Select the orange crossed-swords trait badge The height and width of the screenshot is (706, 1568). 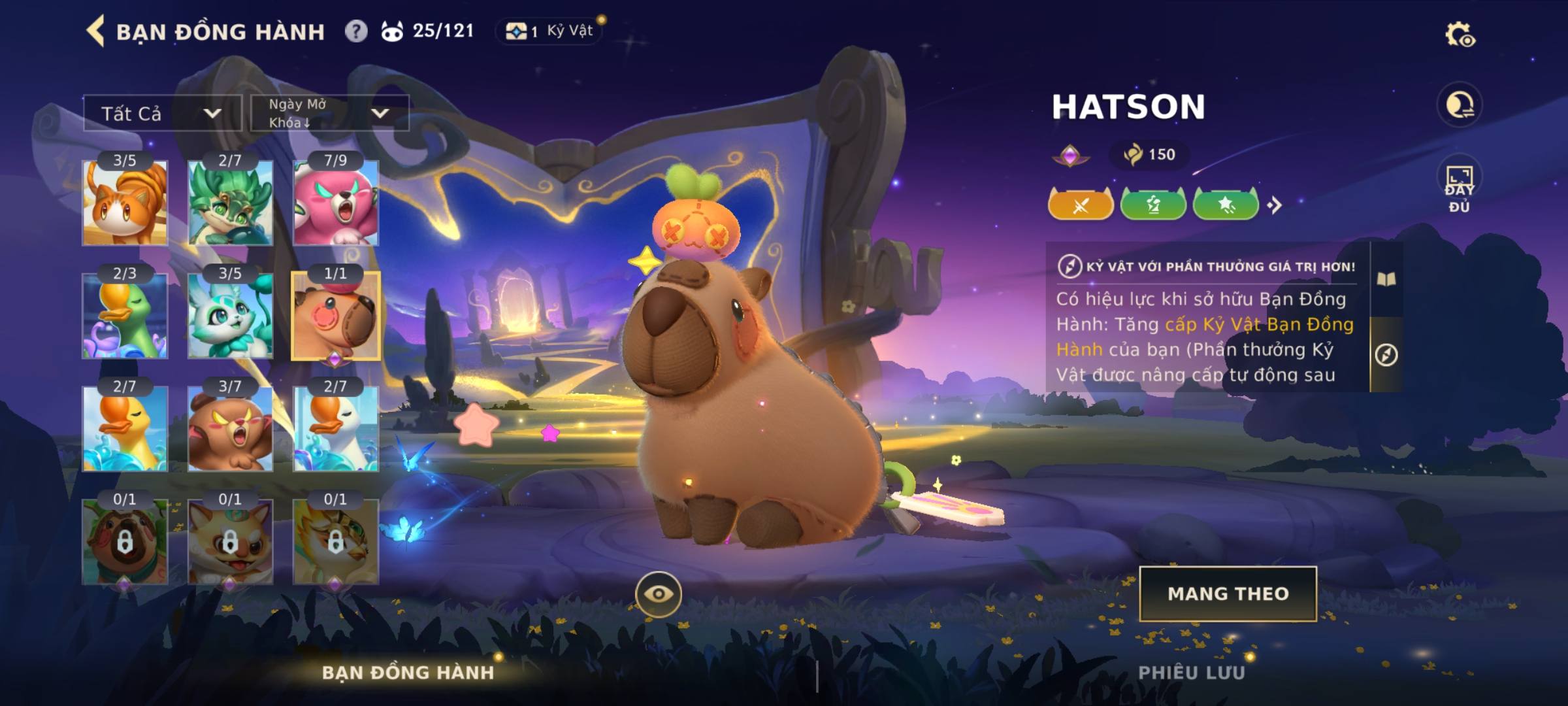(1081, 205)
